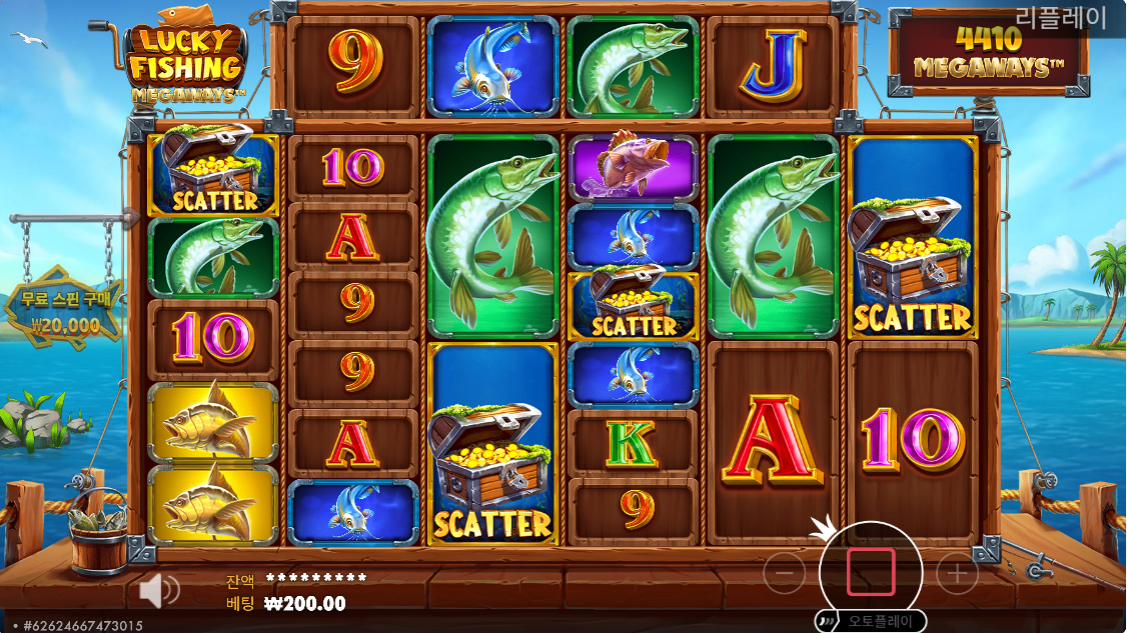
Task: Decrease the bet with the minus button
Action: [x=785, y=573]
